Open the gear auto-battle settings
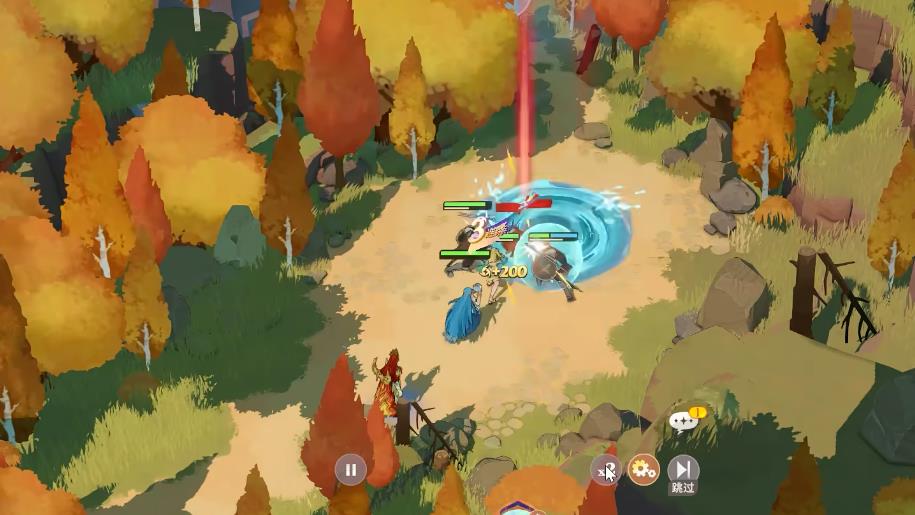The width and height of the screenshot is (915, 515). (x=643, y=468)
